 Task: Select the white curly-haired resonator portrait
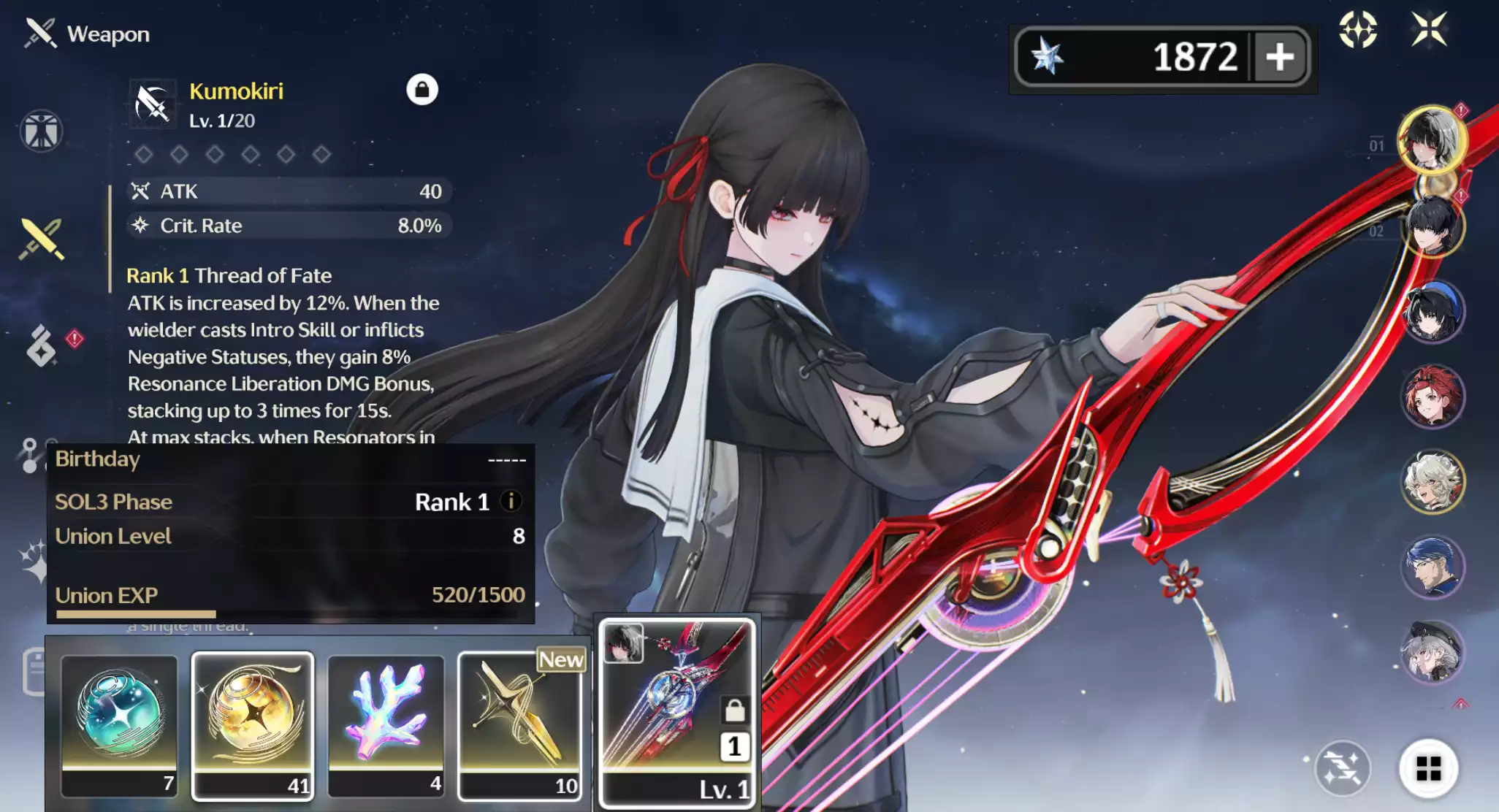[1432, 482]
